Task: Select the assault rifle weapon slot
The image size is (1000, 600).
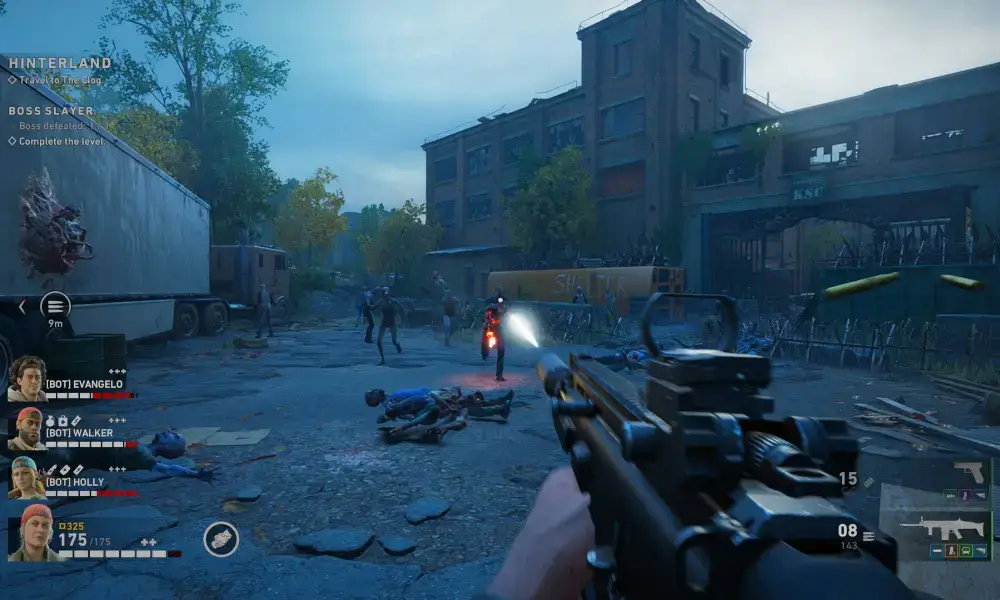Action: click(934, 531)
